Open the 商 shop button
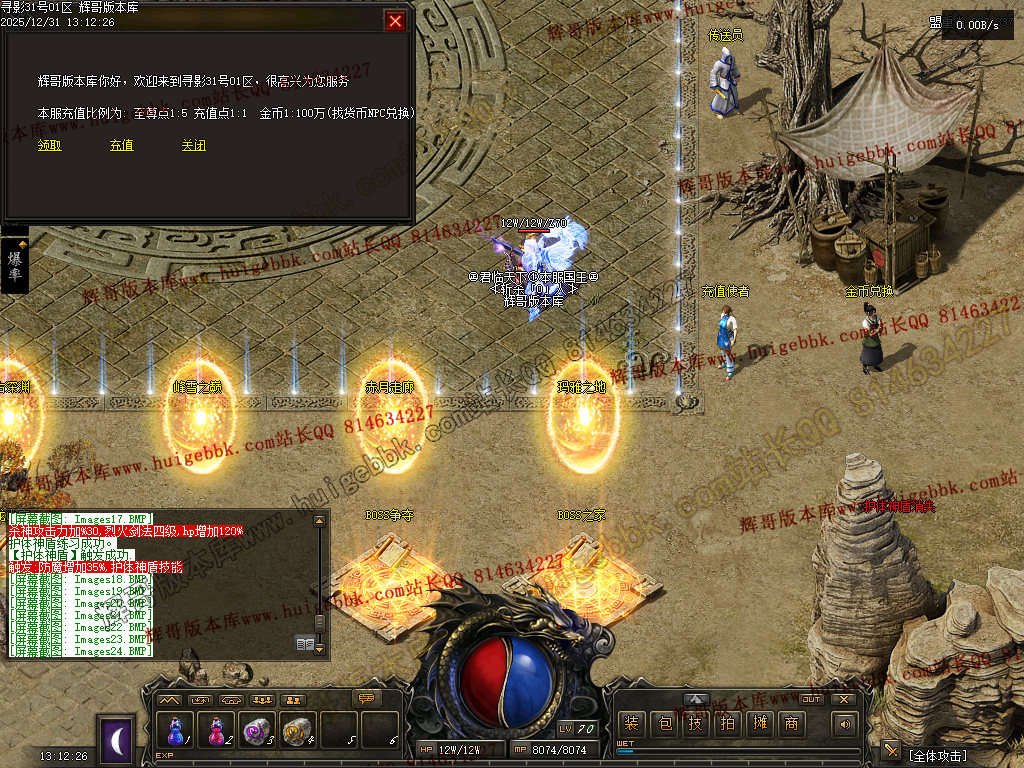The width and height of the screenshot is (1024, 768). [792, 724]
